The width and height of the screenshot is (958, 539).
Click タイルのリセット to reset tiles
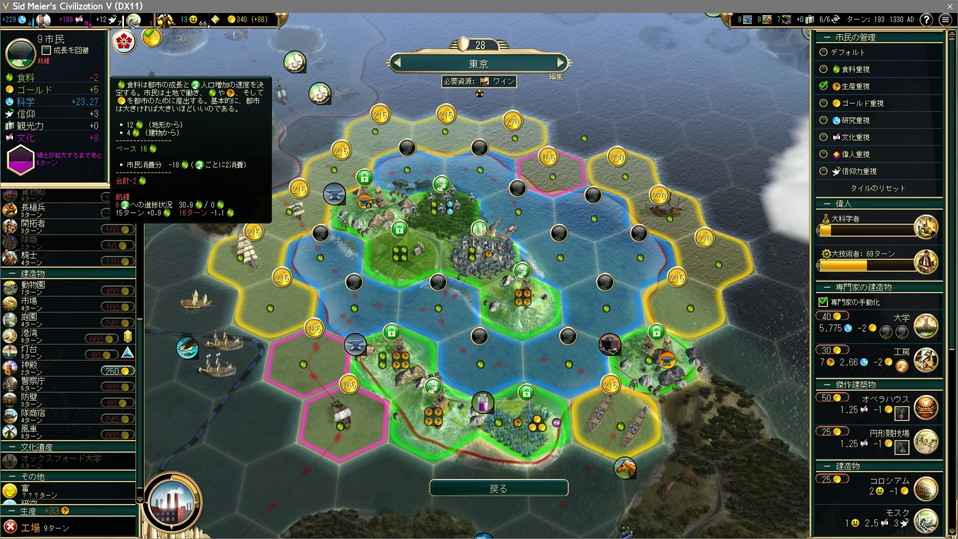[x=877, y=188]
